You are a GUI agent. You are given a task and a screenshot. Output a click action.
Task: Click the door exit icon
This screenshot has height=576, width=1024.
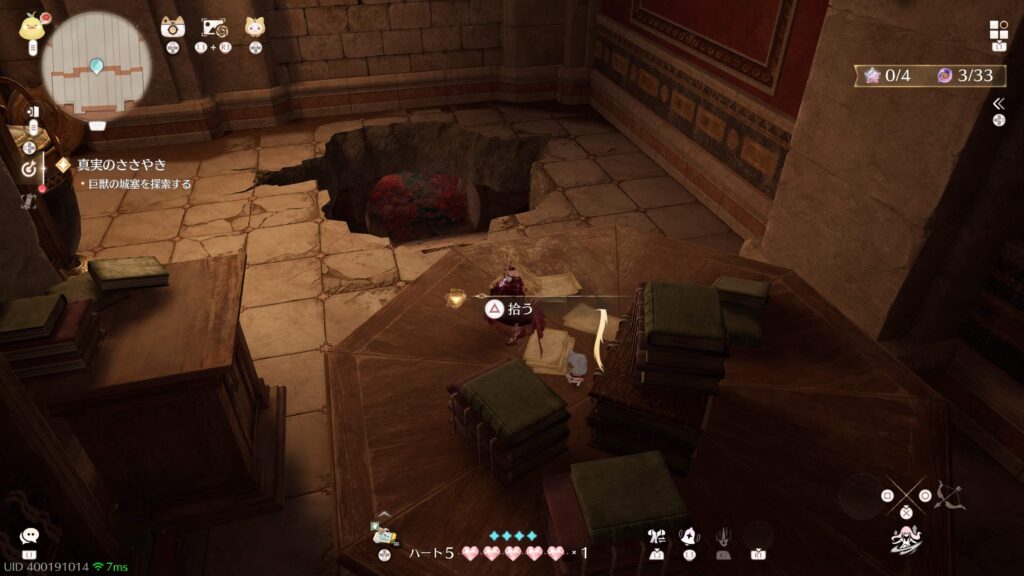[33, 111]
